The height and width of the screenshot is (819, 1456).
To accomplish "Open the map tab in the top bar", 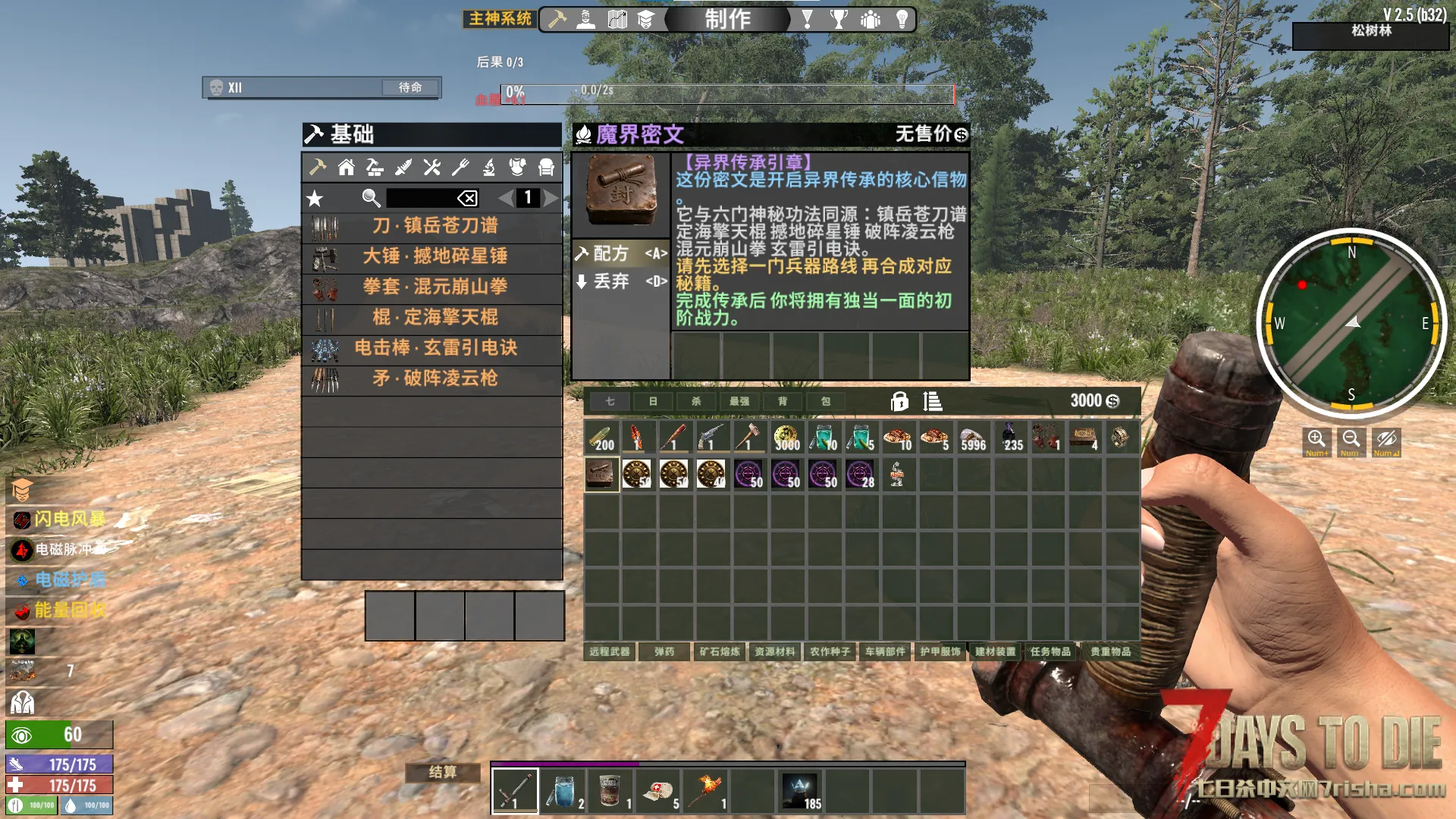I will 617,19.
